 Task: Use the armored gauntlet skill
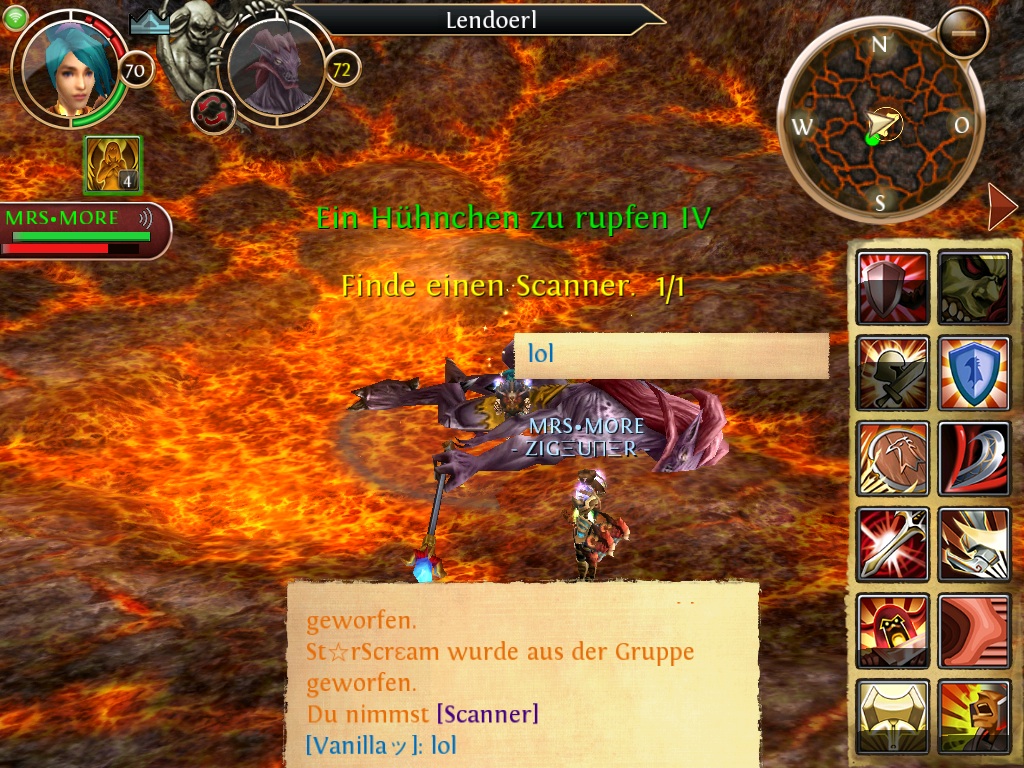974,544
